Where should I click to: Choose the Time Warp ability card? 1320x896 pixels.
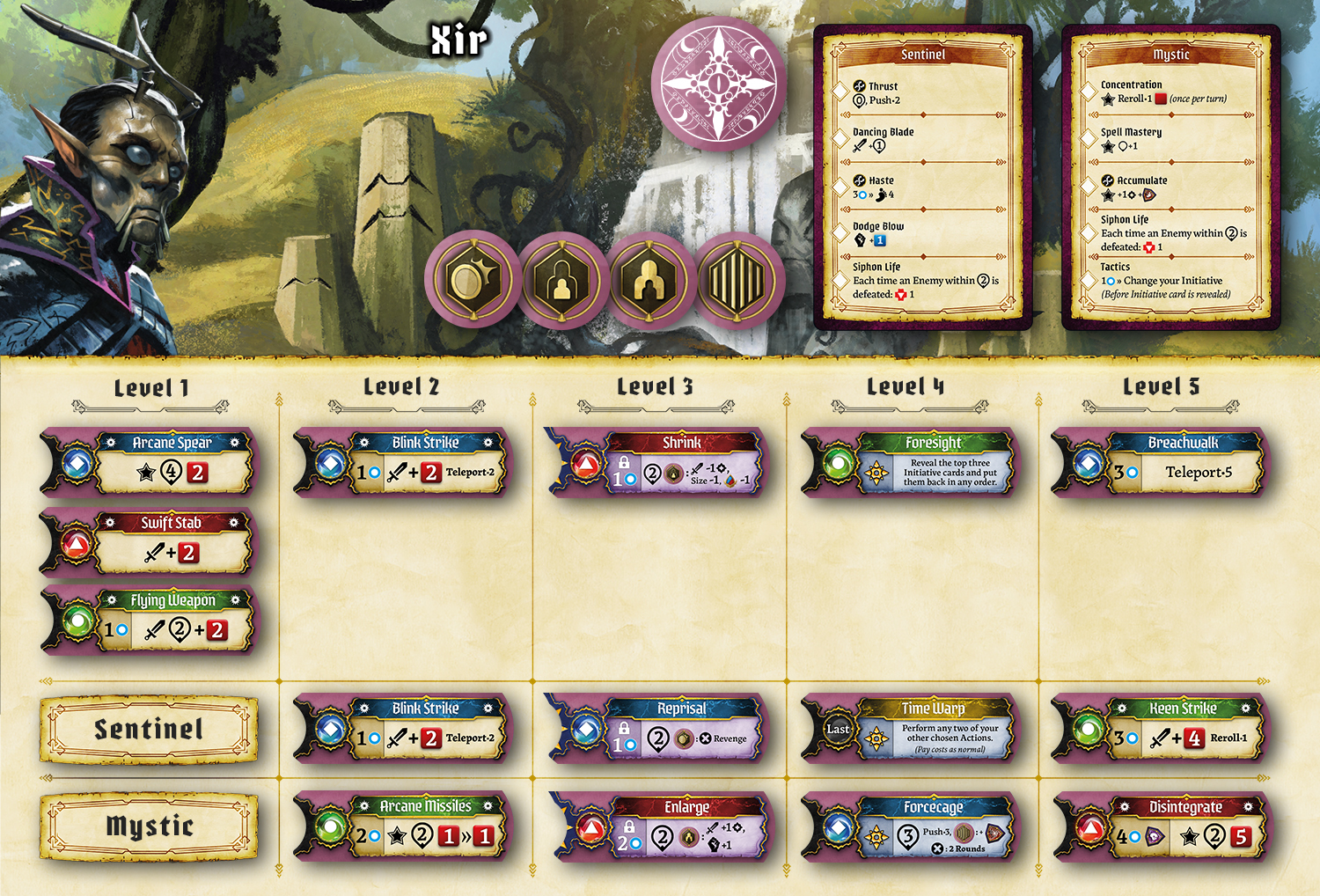(x=909, y=729)
